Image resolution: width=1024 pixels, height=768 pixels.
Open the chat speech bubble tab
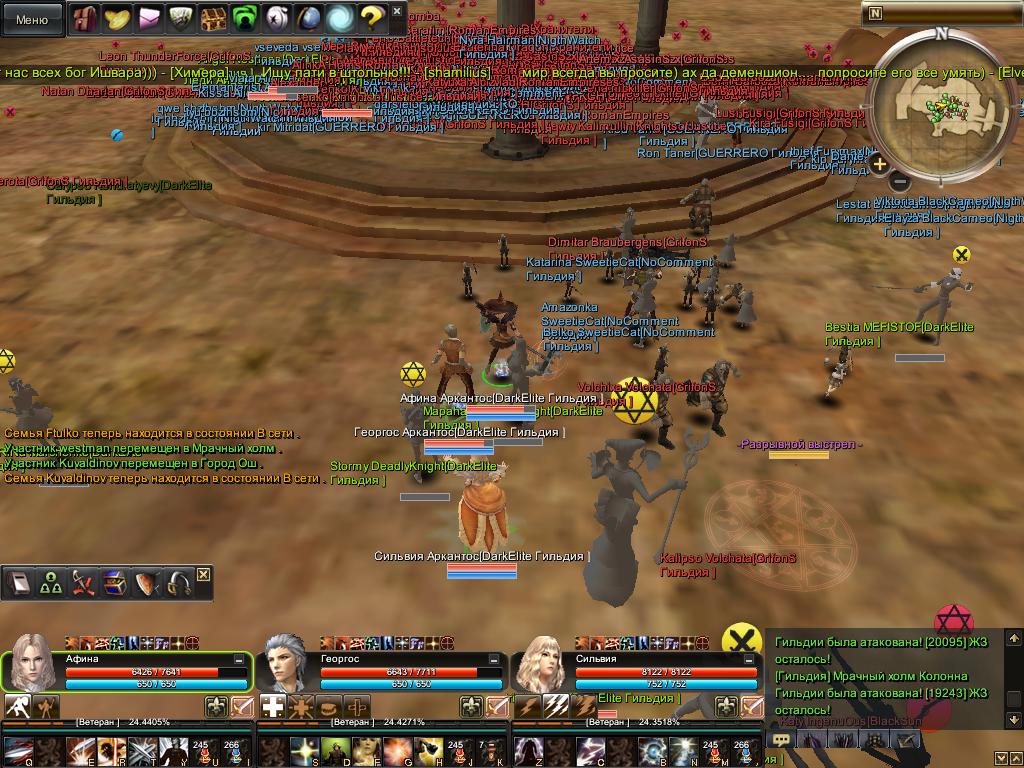[x=782, y=740]
